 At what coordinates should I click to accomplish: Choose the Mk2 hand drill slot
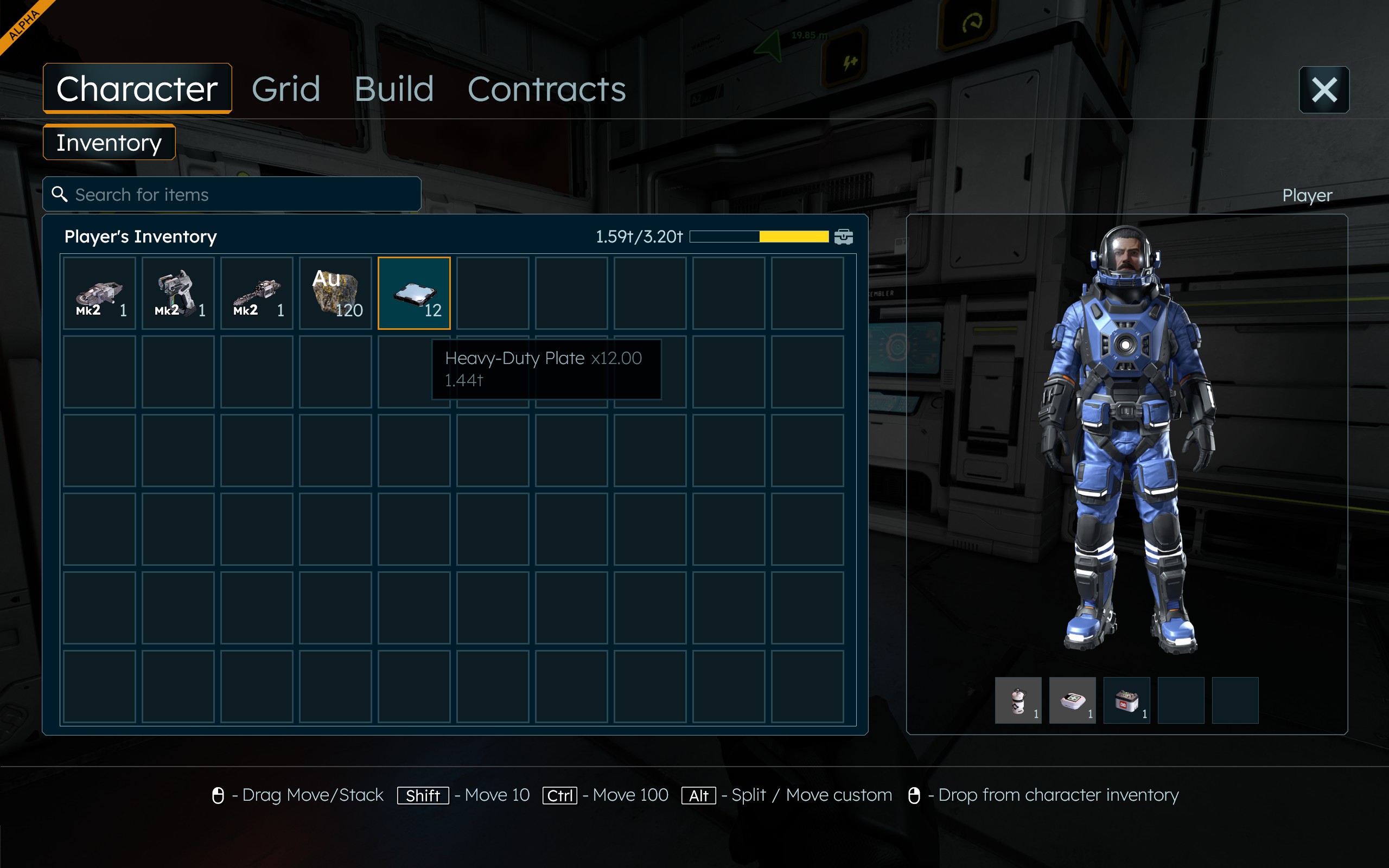[x=257, y=293]
